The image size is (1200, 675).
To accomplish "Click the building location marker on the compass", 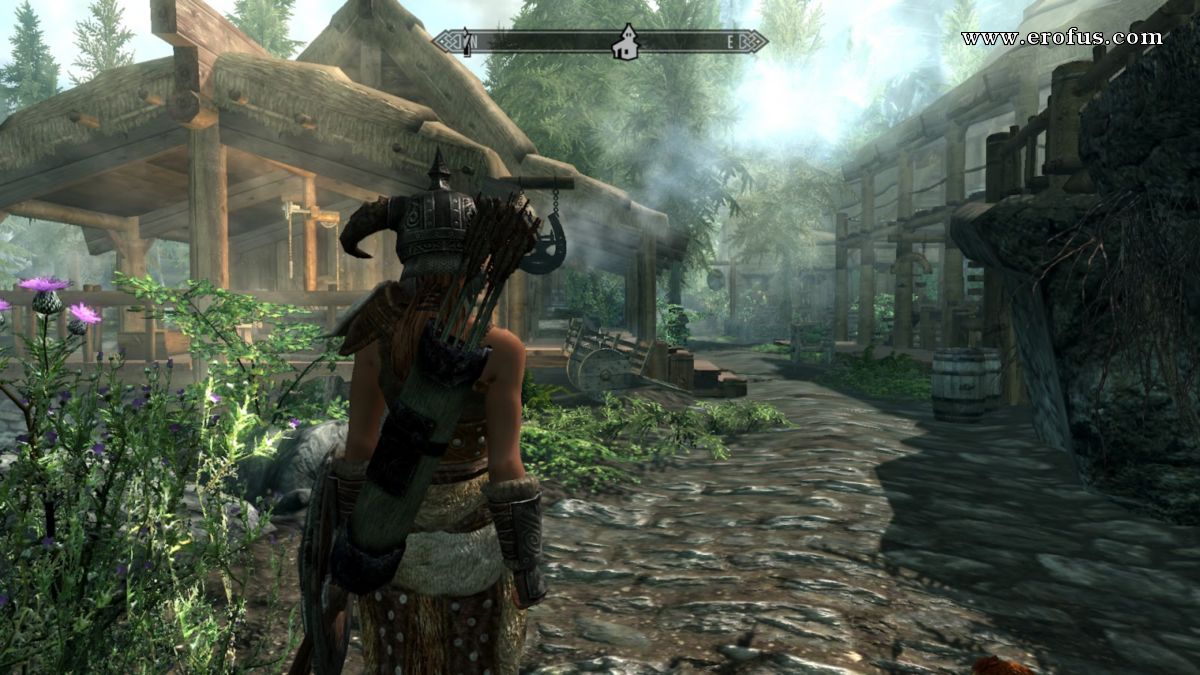I will [627, 42].
